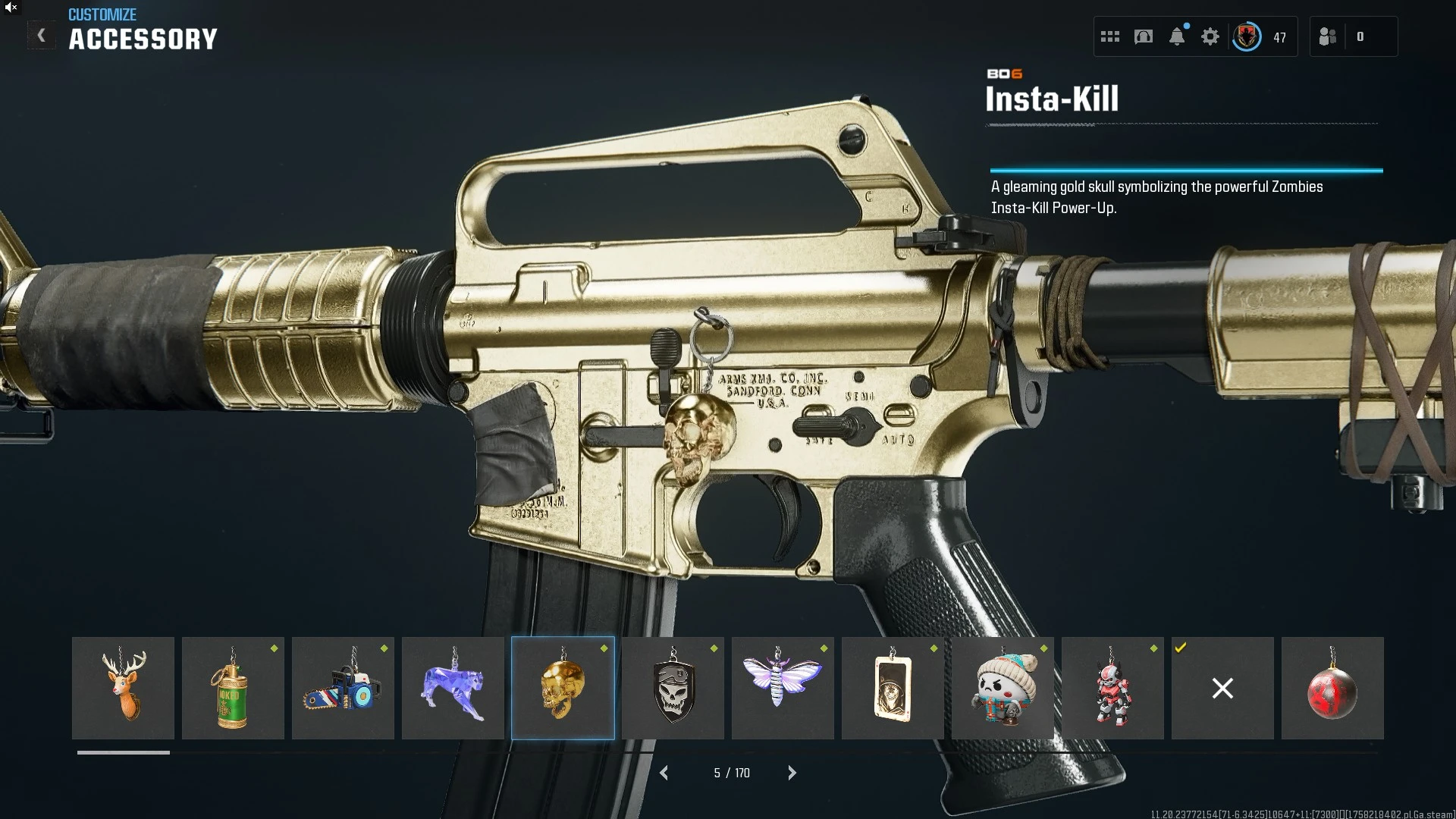Go to the previous charm page
The image size is (1456, 819).
664,773
